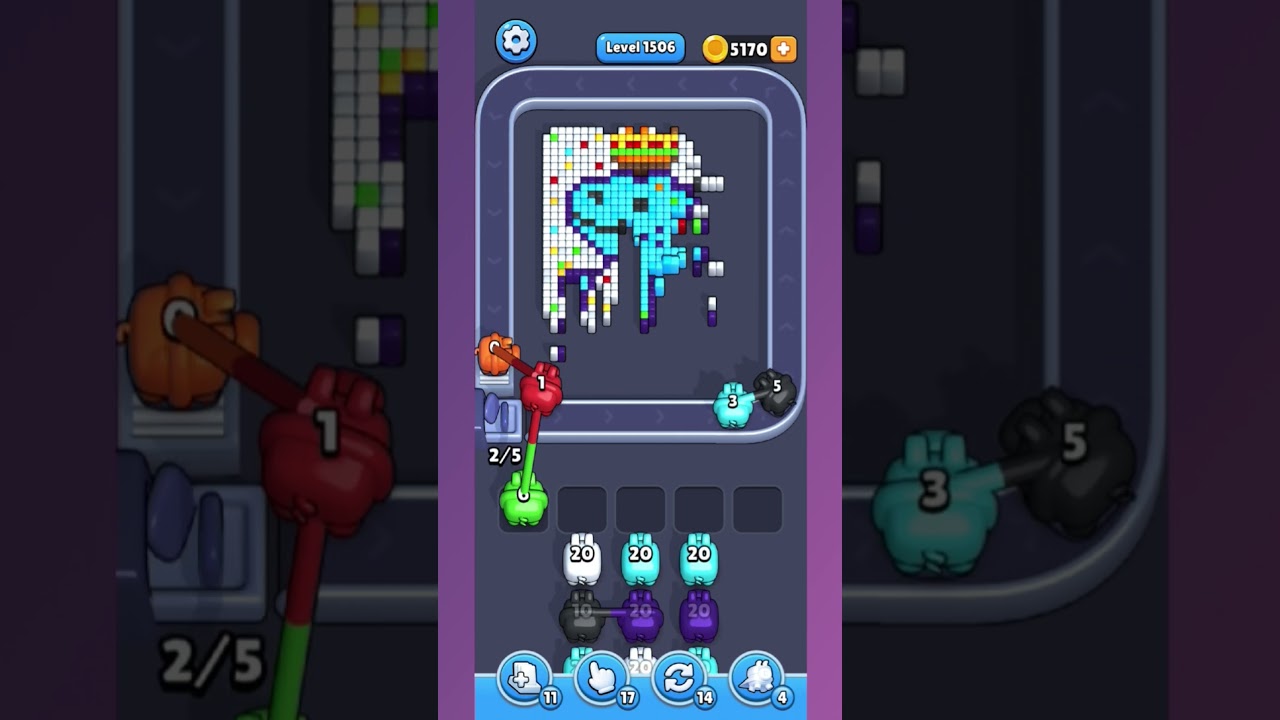1280x720 pixels.
Task: Tap the coin icon in the currency display
Action: [x=716, y=47]
